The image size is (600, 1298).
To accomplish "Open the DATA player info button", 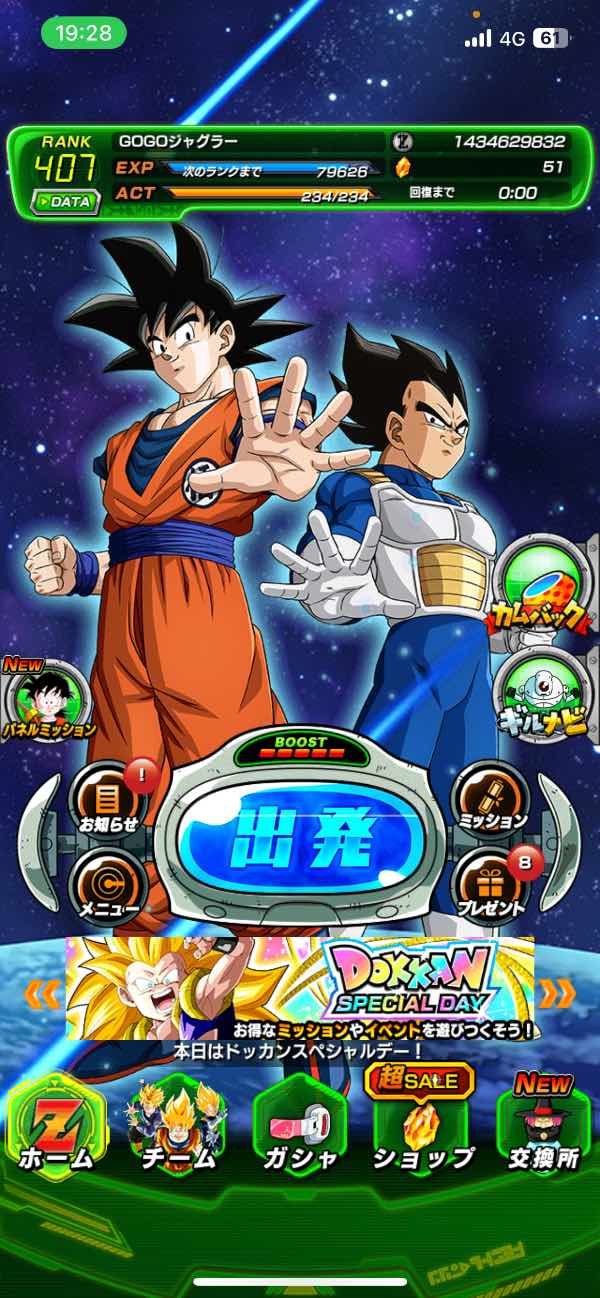I will point(64,201).
